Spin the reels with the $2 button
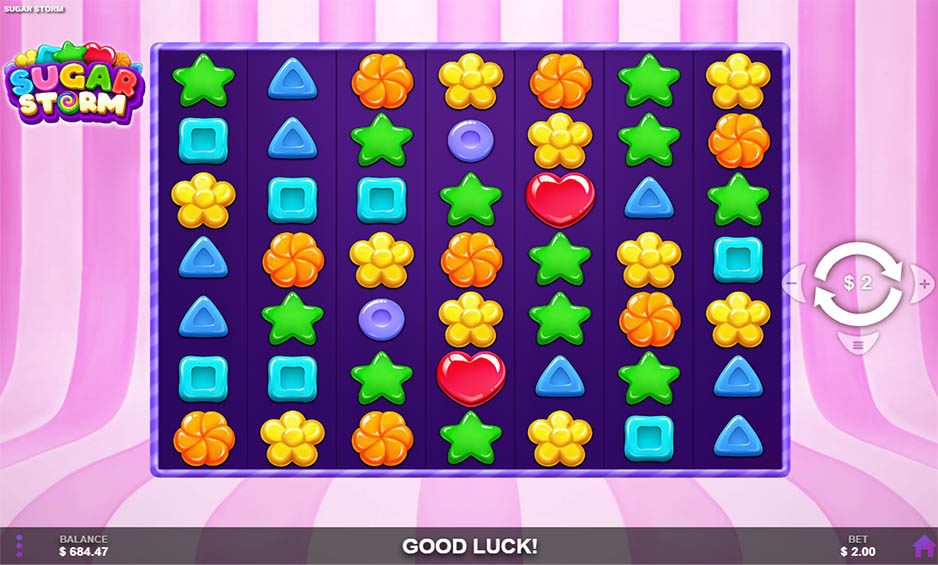Image resolution: width=938 pixels, height=565 pixels. pos(857,283)
